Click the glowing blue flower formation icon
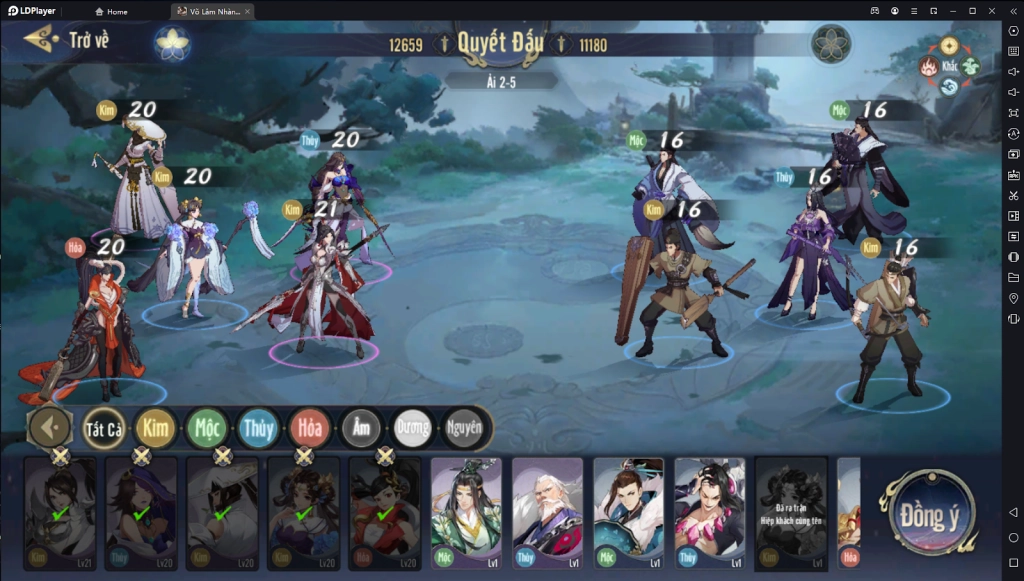The image size is (1024, 581). coord(173,43)
